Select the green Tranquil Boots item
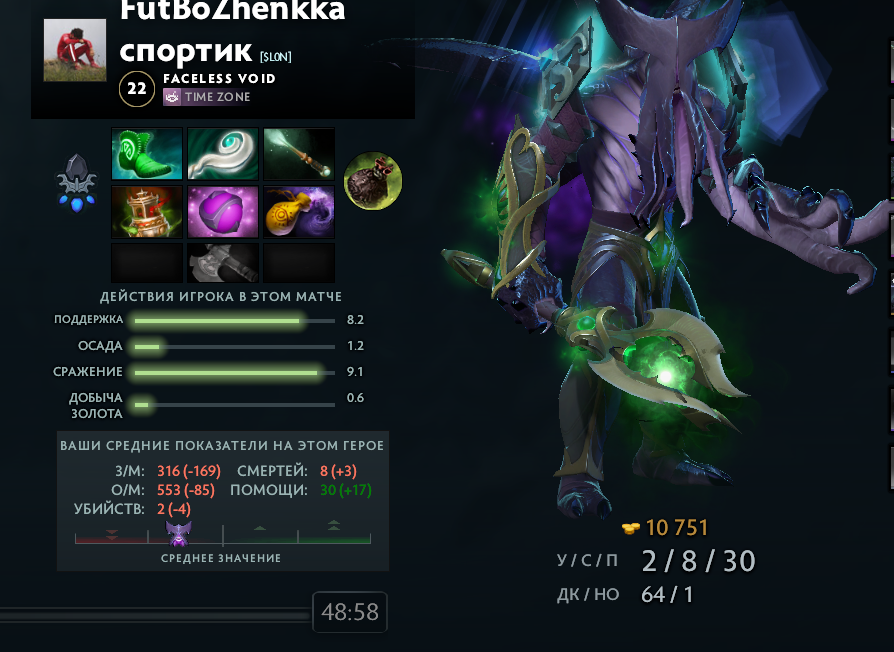This screenshot has width=894, height=652. pos(147,154)
